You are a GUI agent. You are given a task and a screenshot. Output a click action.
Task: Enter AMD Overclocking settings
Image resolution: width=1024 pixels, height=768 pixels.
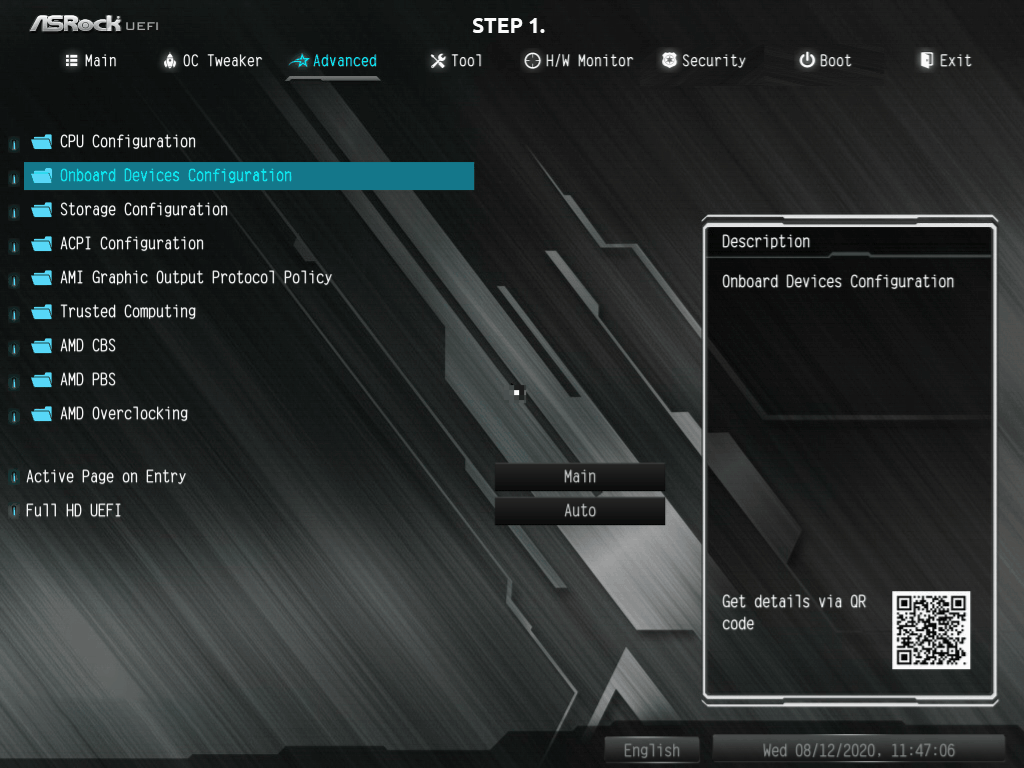point(123,414)
